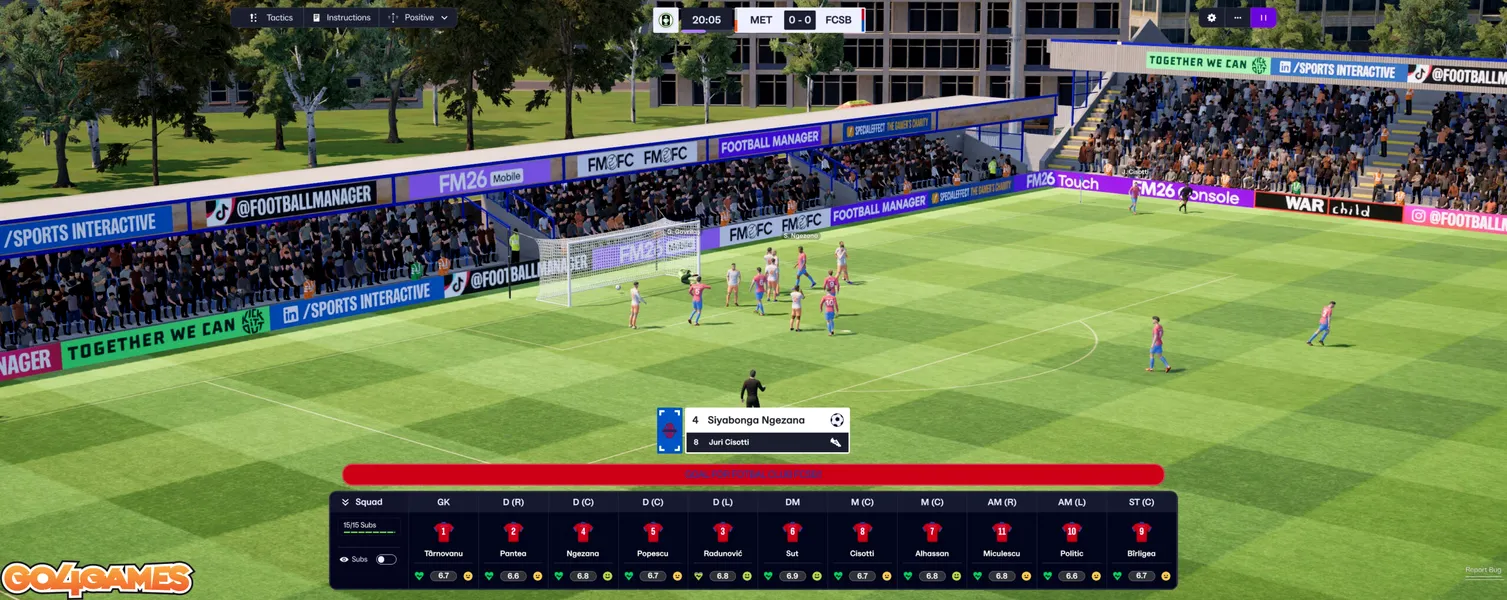Pause the match with purple button
This screenshot has height=600, width=1507.
pyautogui.click(x=1263, y=18)
